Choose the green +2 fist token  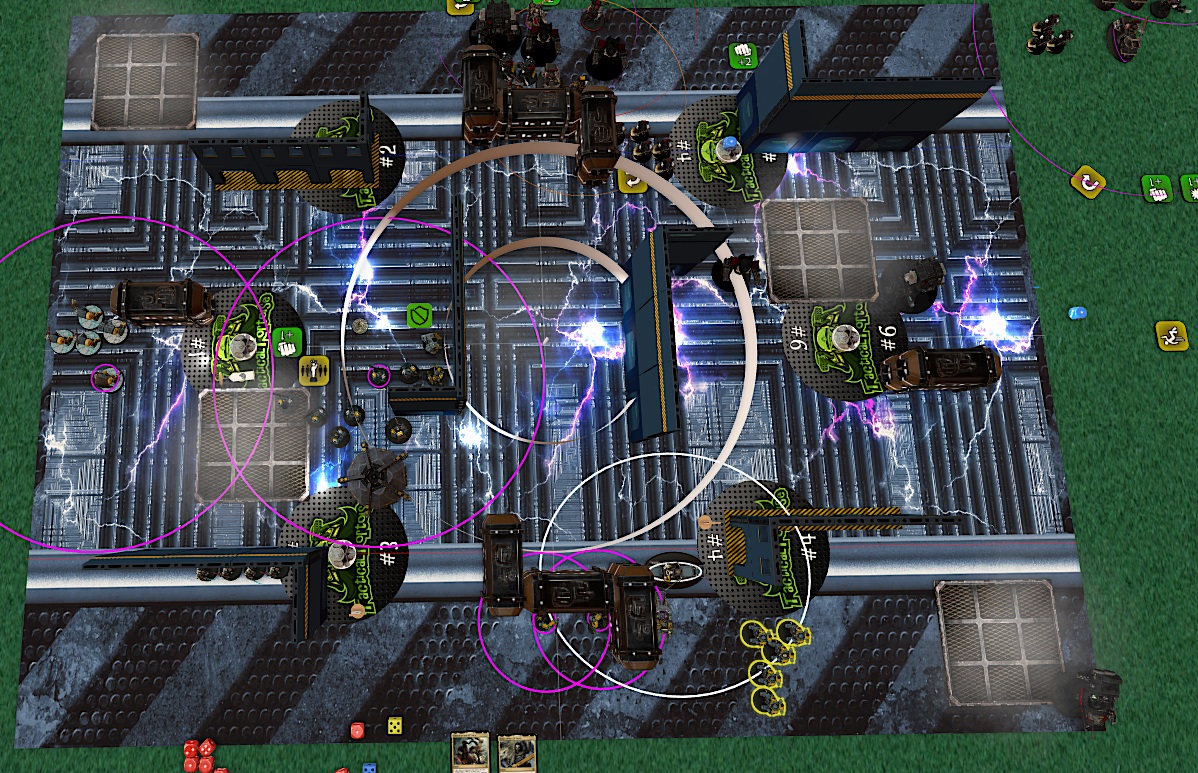point(742,54)
